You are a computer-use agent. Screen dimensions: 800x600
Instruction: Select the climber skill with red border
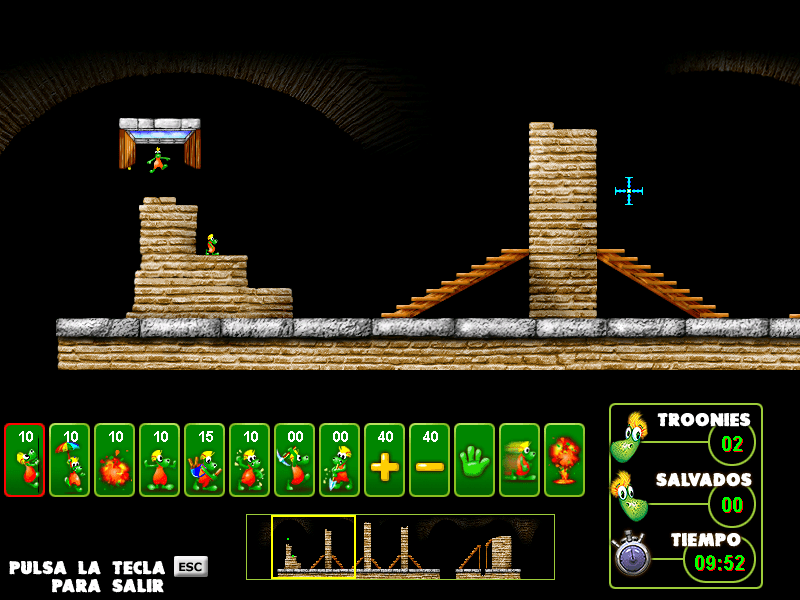coord(25,460)
